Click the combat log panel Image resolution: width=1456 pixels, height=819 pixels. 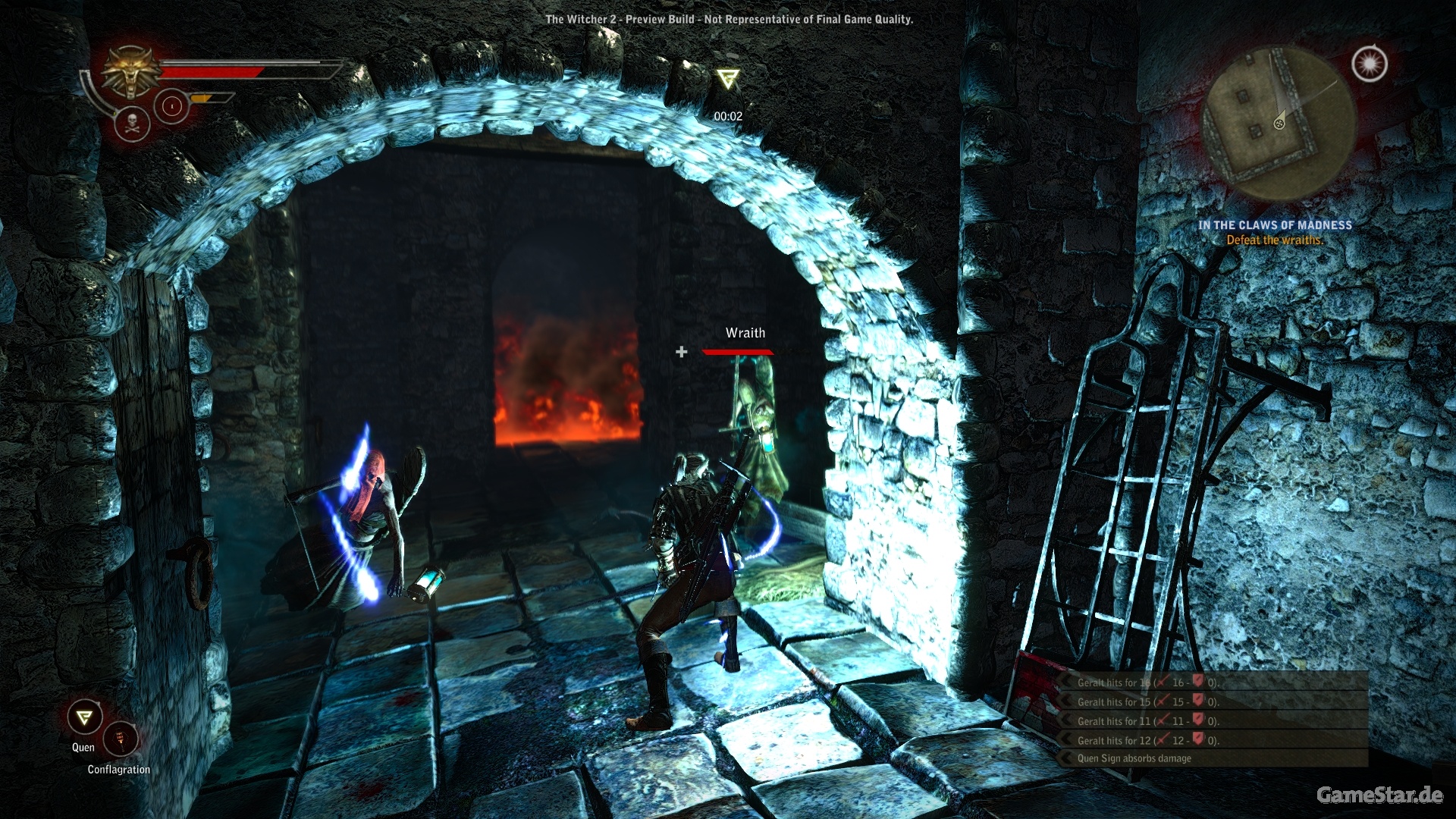point(1213,720)
